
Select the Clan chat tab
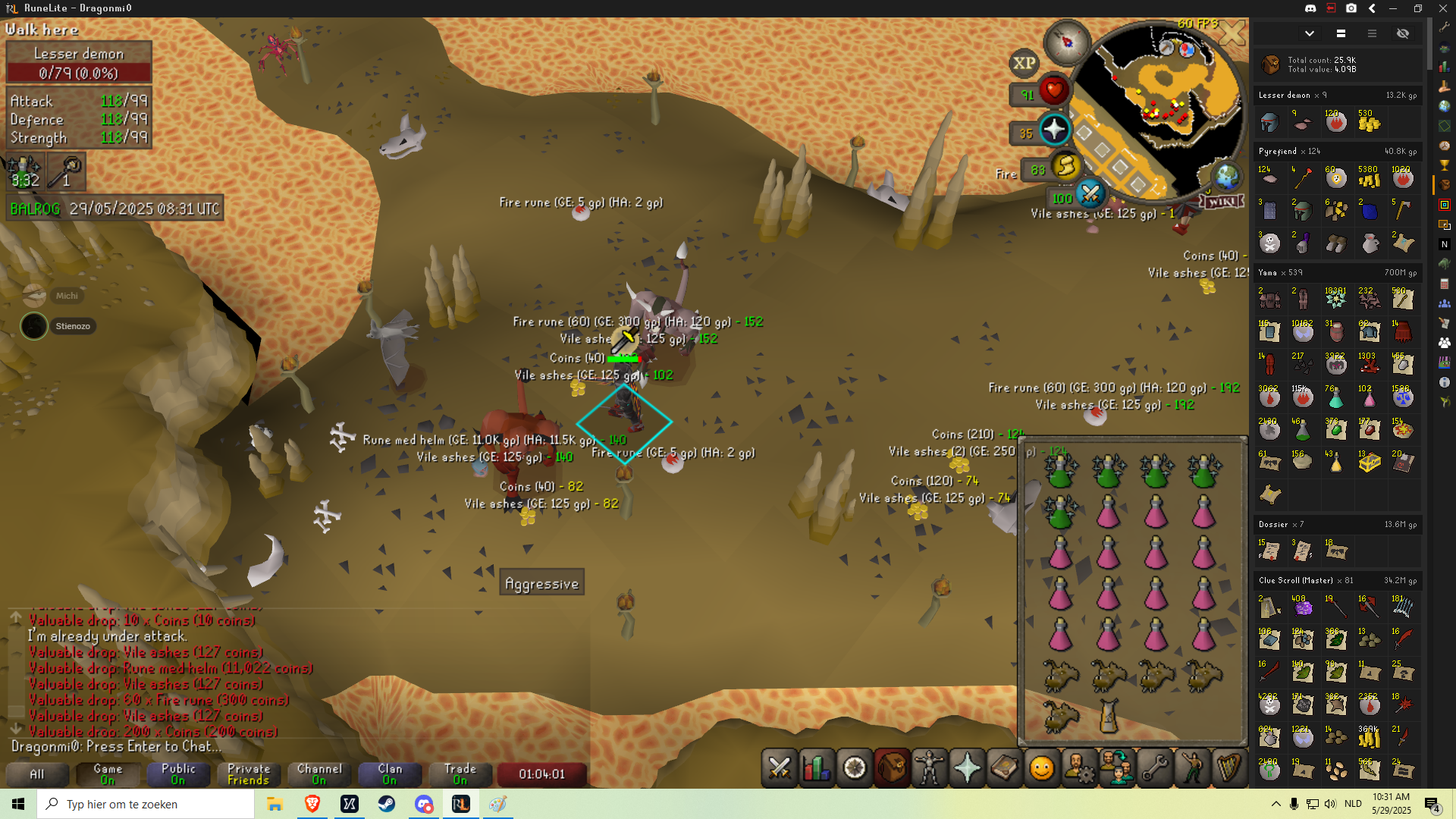pos(390,773)
